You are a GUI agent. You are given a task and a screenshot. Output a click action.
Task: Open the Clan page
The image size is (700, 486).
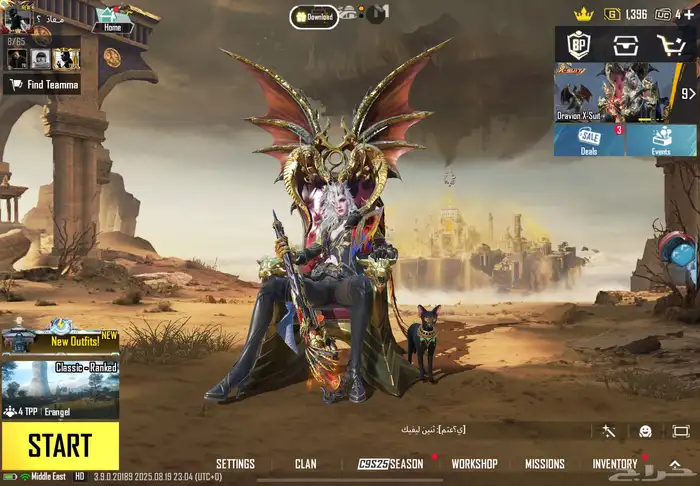(306, 465)
